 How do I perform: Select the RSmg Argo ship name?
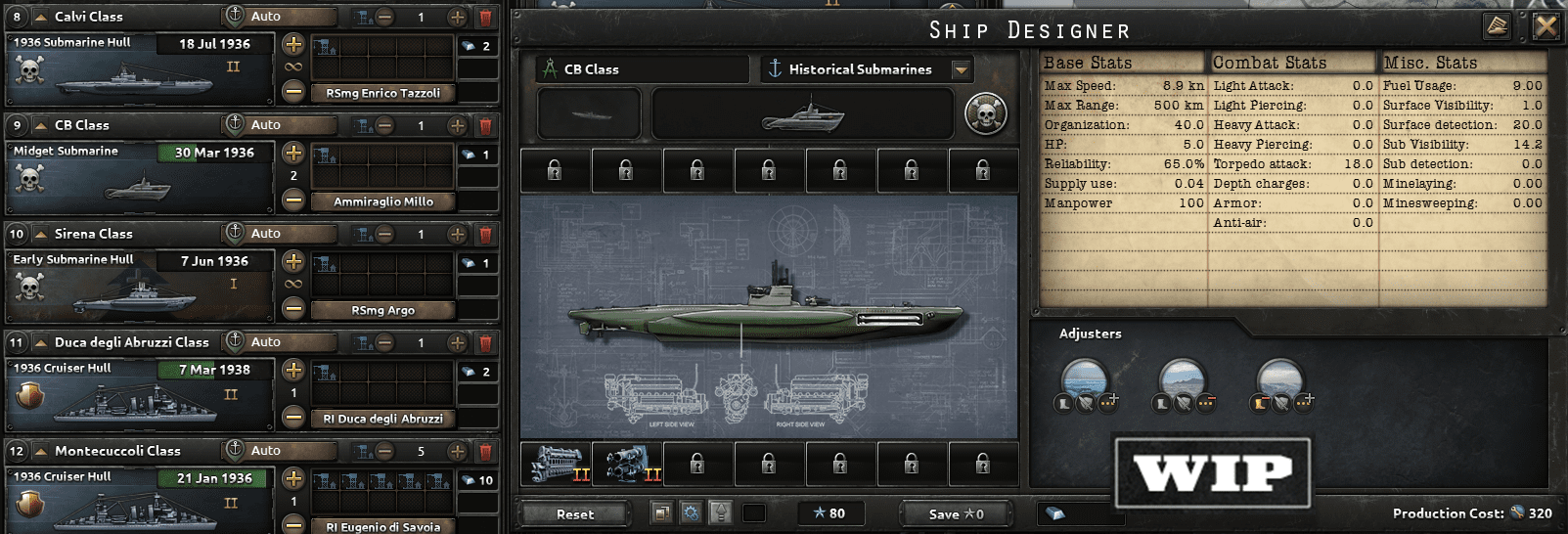(382, 310)
